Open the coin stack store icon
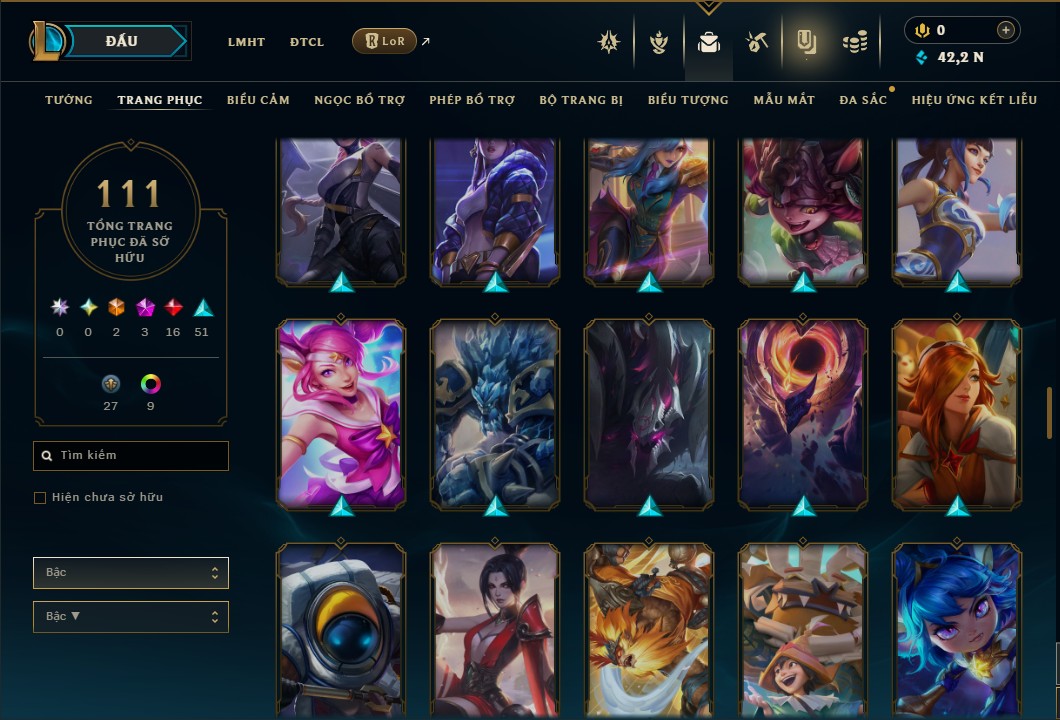The width and height of the screenshot is (1060, 720). [x=854, y=42]
